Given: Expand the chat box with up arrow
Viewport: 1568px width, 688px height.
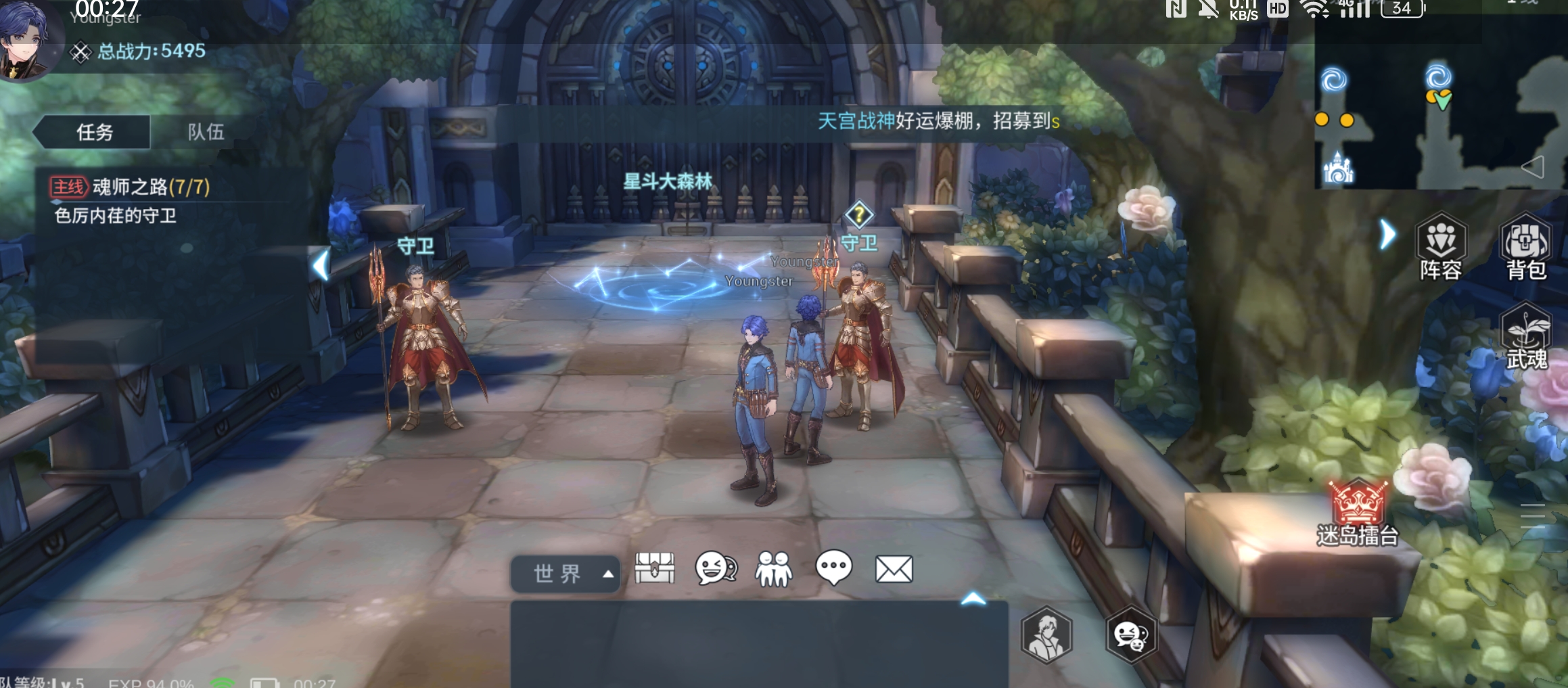Looking at the screenshot, I should pos(973,599).
